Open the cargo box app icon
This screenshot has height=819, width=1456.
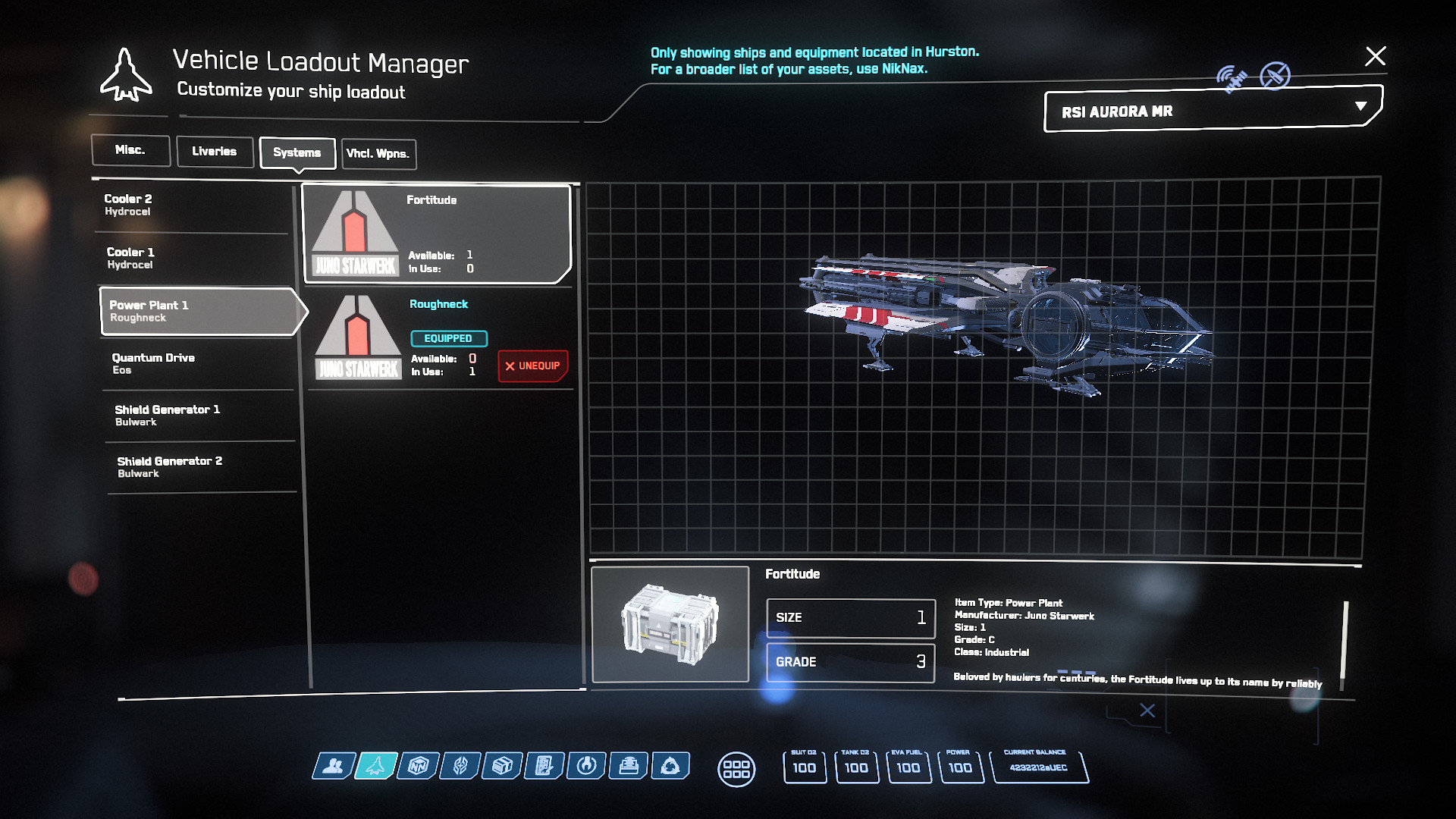(x=502, y=767)
